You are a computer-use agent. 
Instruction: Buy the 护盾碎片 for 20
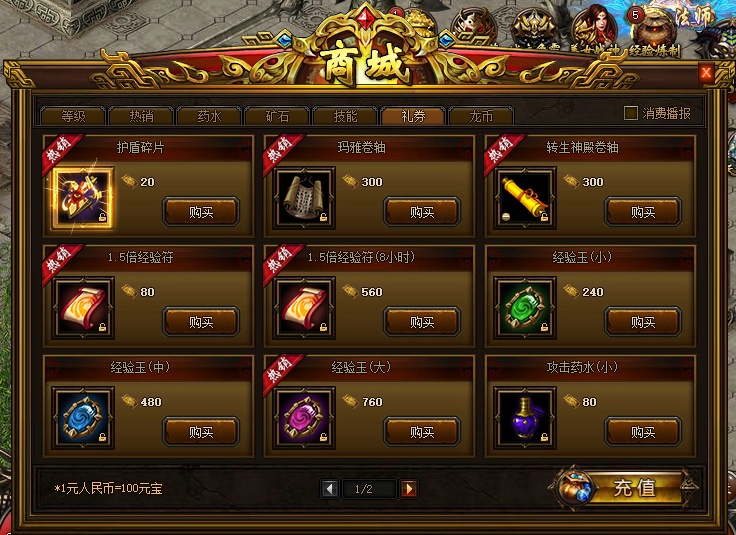point(201,211)
